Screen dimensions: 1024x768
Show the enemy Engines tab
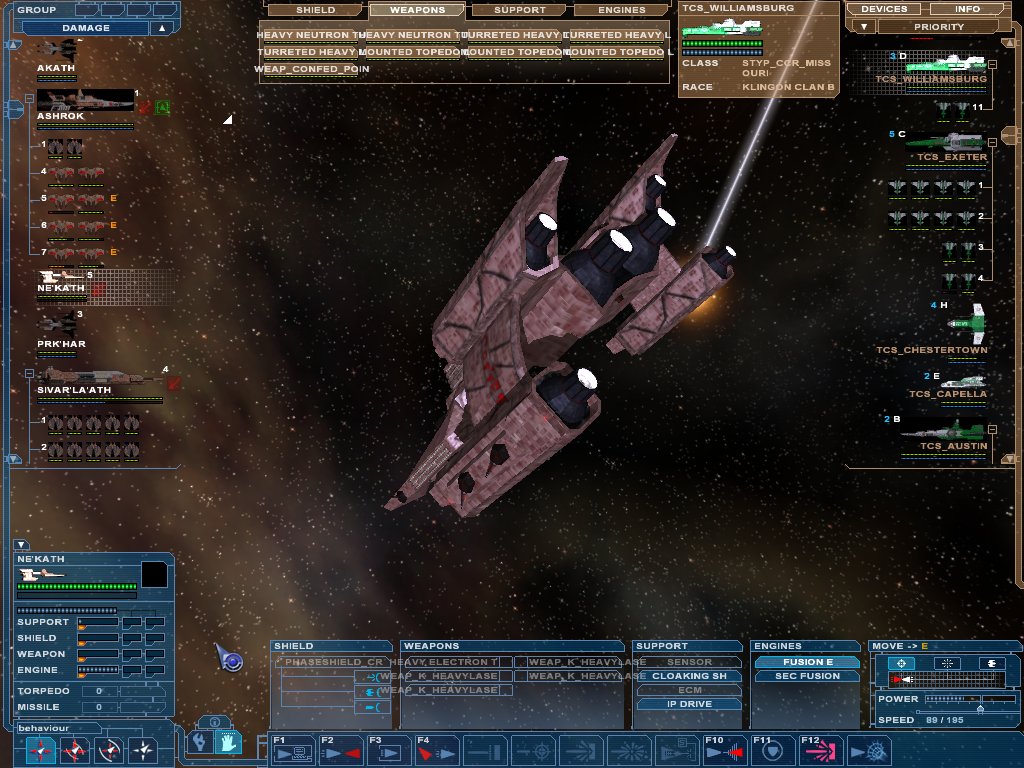click(x=621, y=10)
